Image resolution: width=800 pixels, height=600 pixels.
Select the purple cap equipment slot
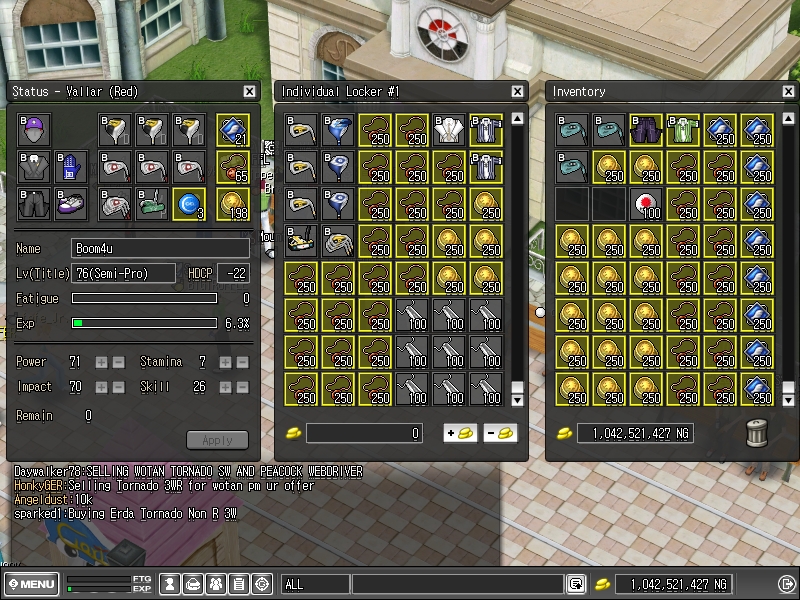[34, 130]
